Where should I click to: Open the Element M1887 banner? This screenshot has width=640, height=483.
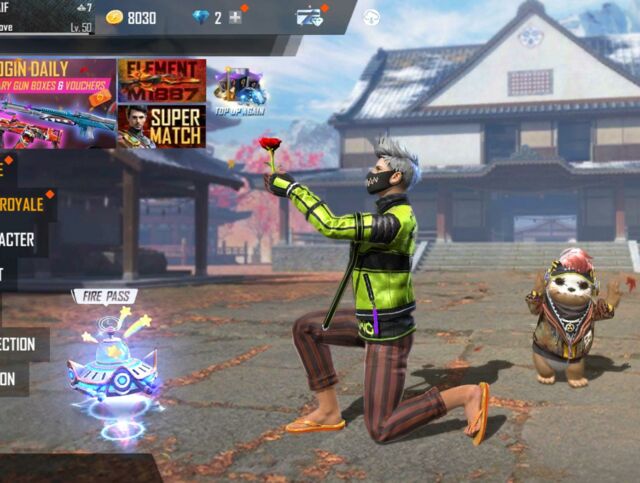click(161, 80)
